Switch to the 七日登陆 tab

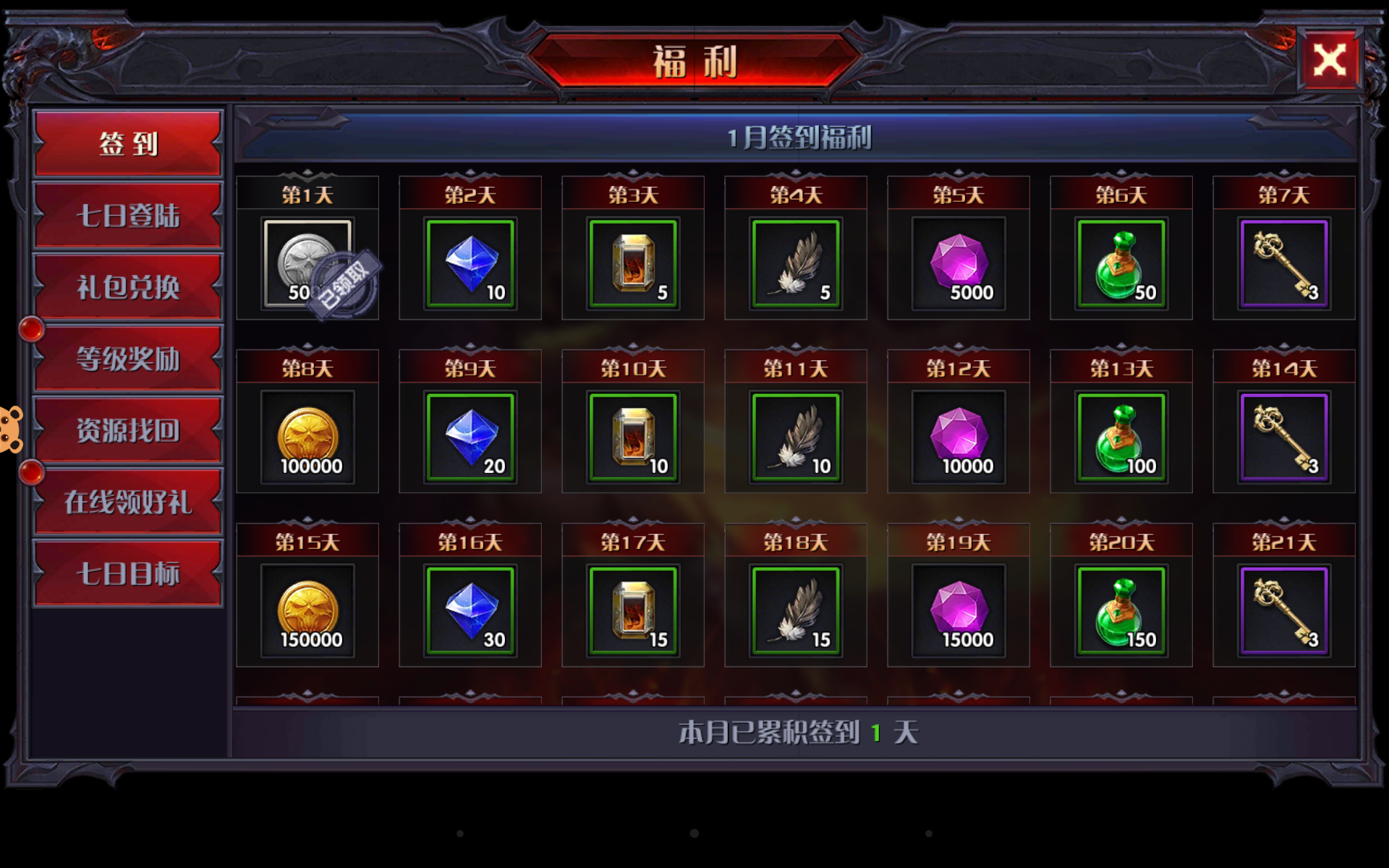[x=127, y=215]
